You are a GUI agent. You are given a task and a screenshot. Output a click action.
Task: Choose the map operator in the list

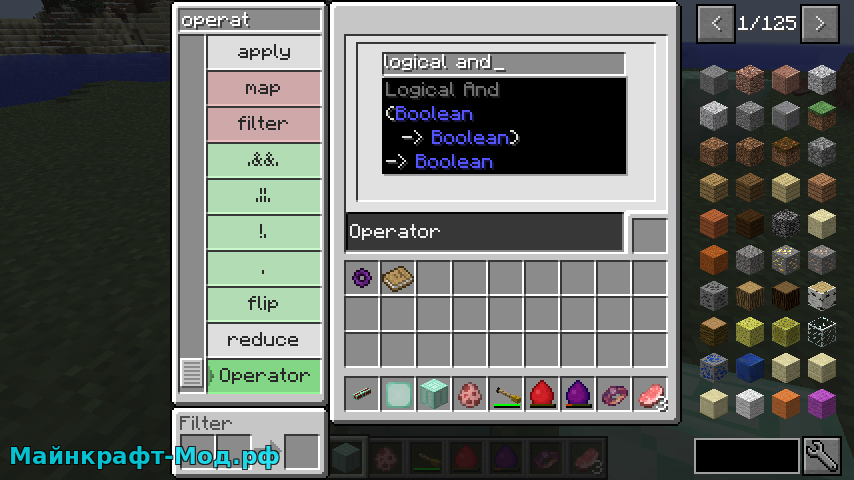(x=264, y=88)
